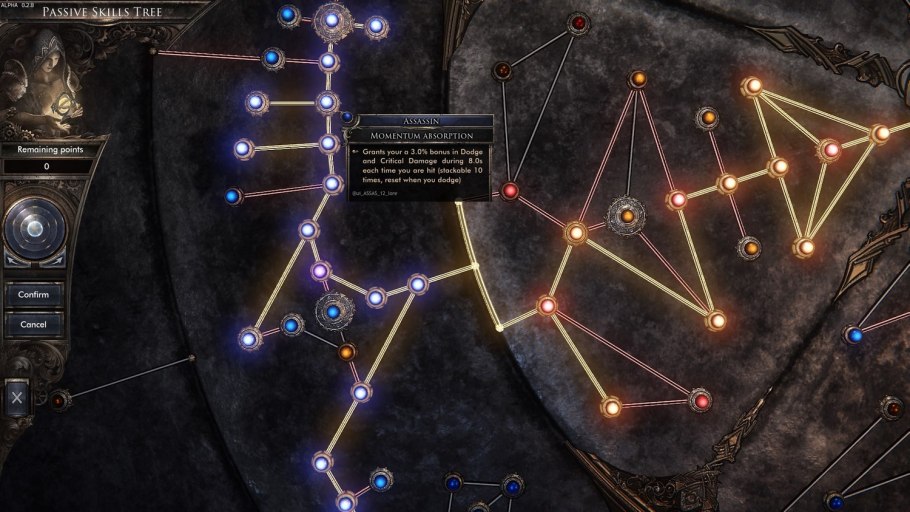Viewport: 910px width, 512px height.
Task: Choose the dark red node beside the X button
Action: [59, 400]
